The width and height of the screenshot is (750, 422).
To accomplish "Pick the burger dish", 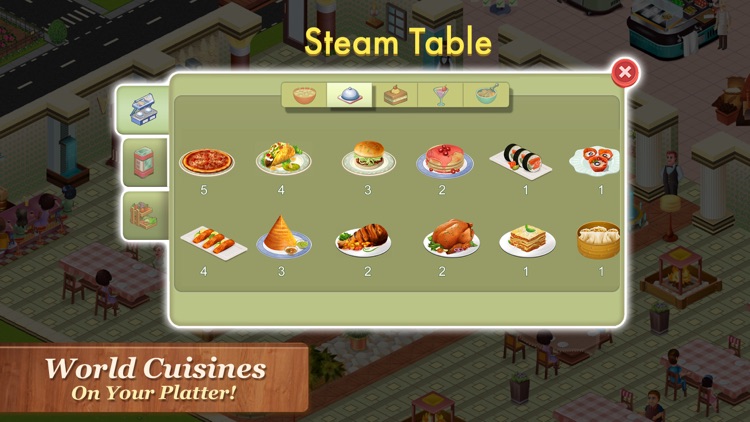I will pos(369,160).
